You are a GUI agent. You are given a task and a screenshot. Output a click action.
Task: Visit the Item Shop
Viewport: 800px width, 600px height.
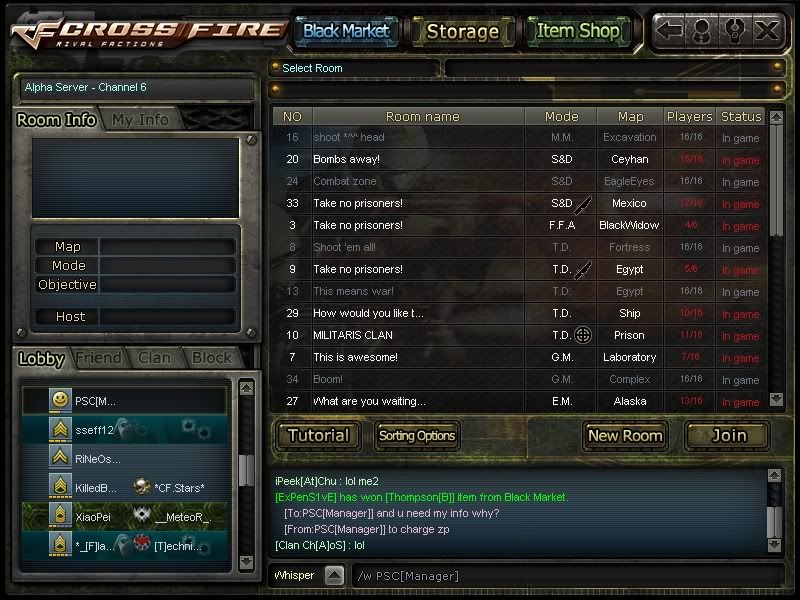pos(578,31)
